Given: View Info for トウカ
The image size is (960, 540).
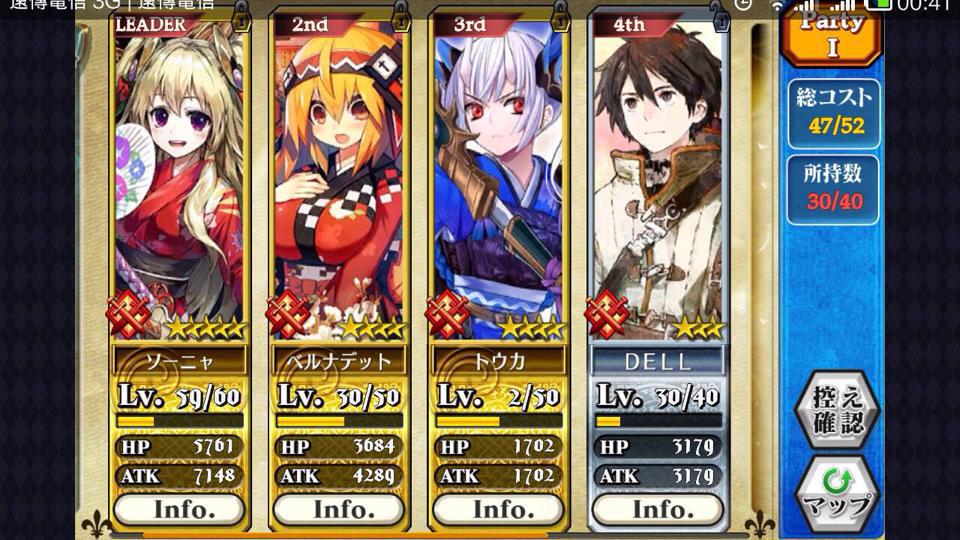Looking at the screenshot, I should 499,509.
